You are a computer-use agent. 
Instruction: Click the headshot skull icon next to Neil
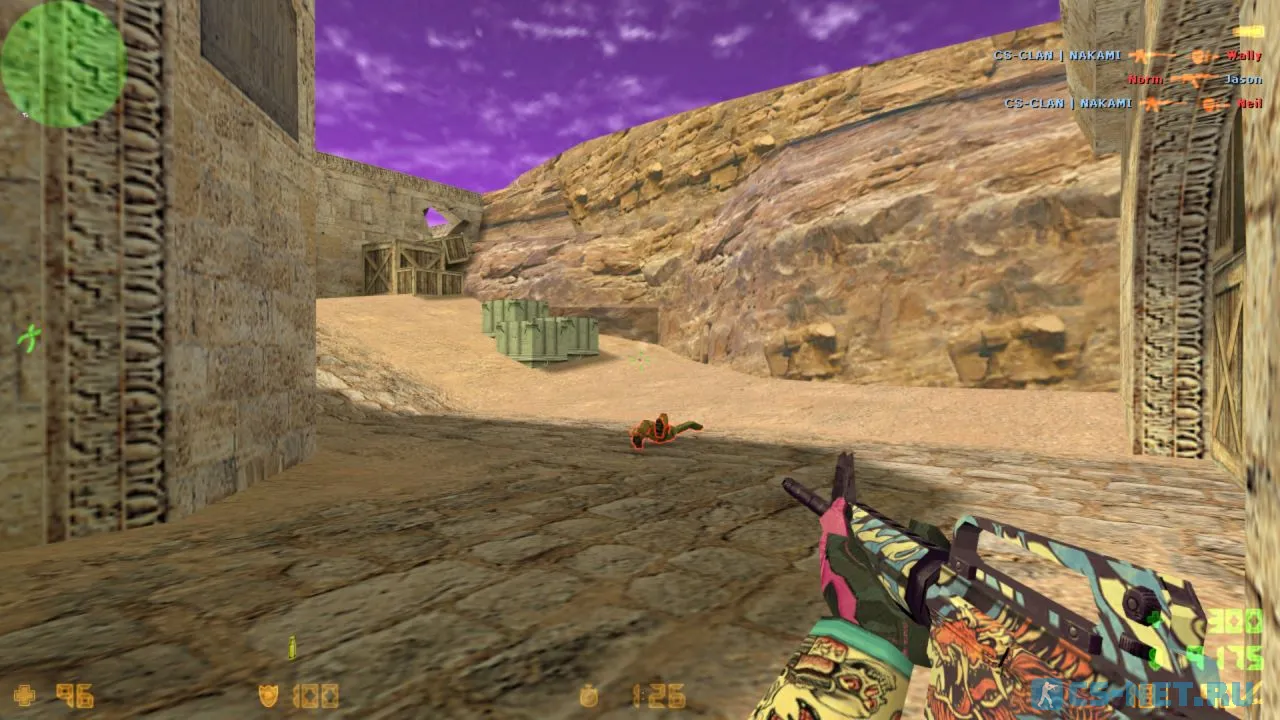[1206, 103]
